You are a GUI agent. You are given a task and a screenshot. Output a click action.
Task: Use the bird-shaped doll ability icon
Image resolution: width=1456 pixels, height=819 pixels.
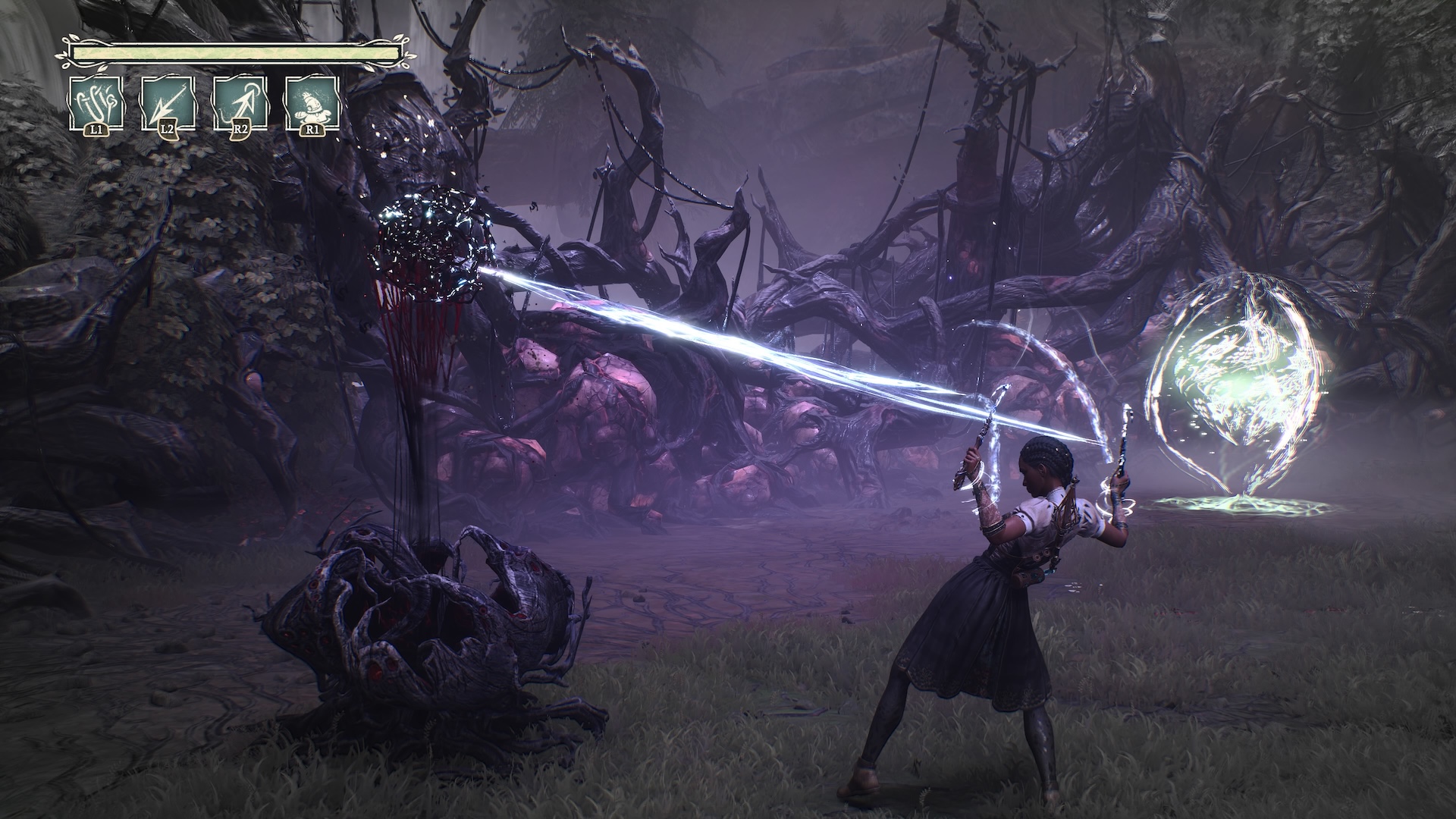point(312,103)
